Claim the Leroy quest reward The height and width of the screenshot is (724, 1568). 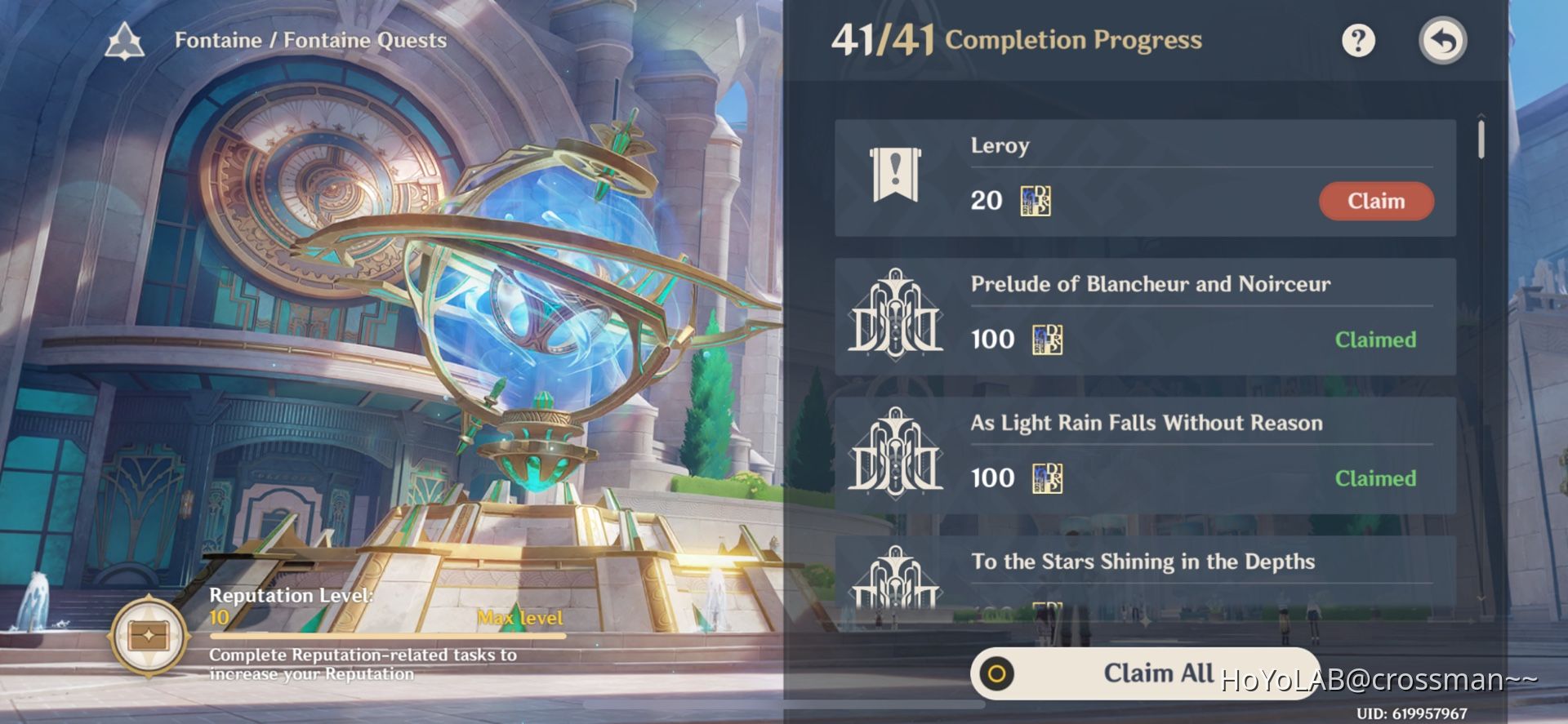pos(1376,201)
